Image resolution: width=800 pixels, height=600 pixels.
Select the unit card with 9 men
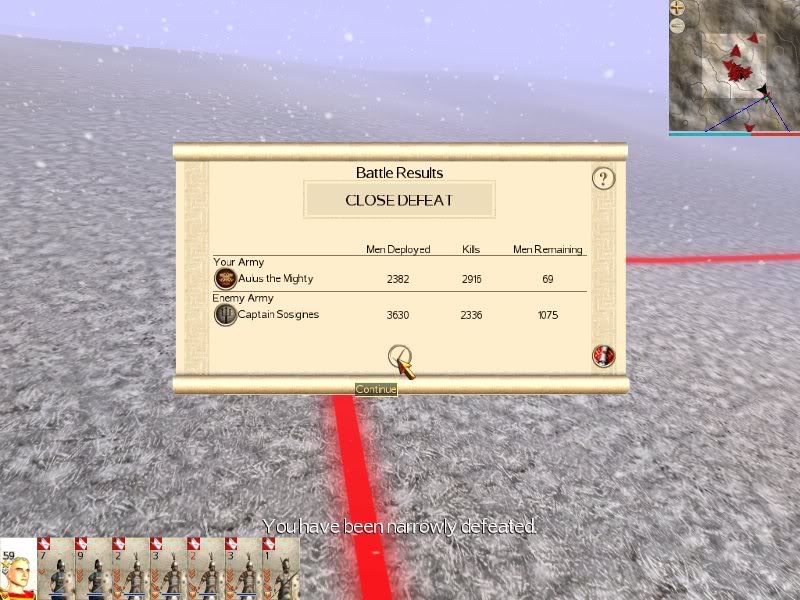tap(94, 570)
